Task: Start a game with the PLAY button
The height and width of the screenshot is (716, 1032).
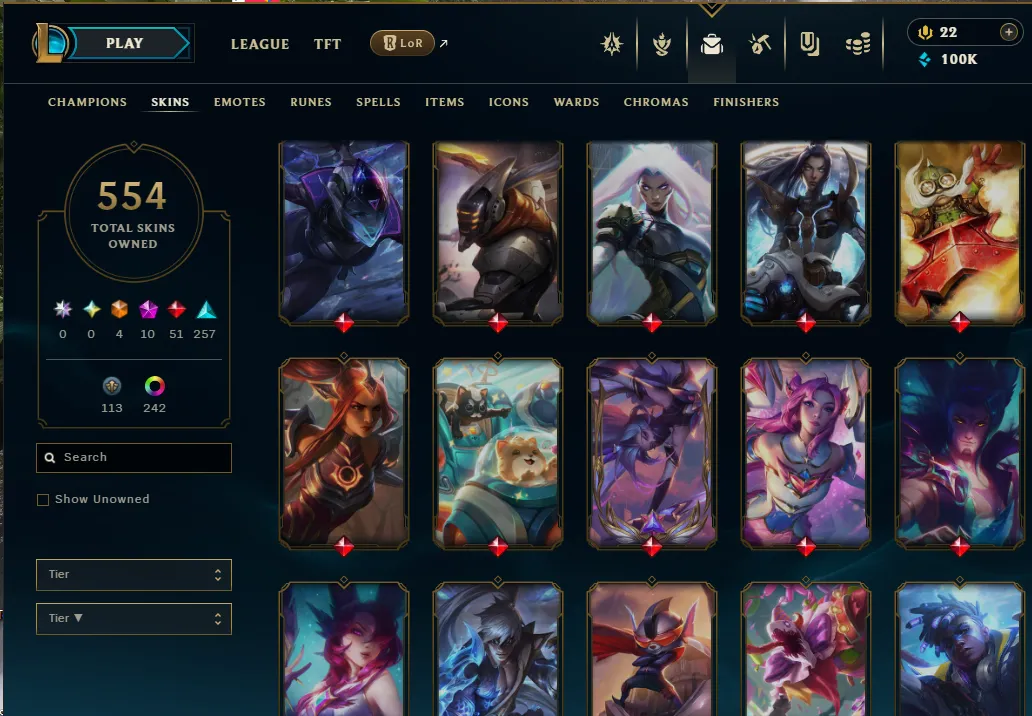Action: [x=125, y=44]
